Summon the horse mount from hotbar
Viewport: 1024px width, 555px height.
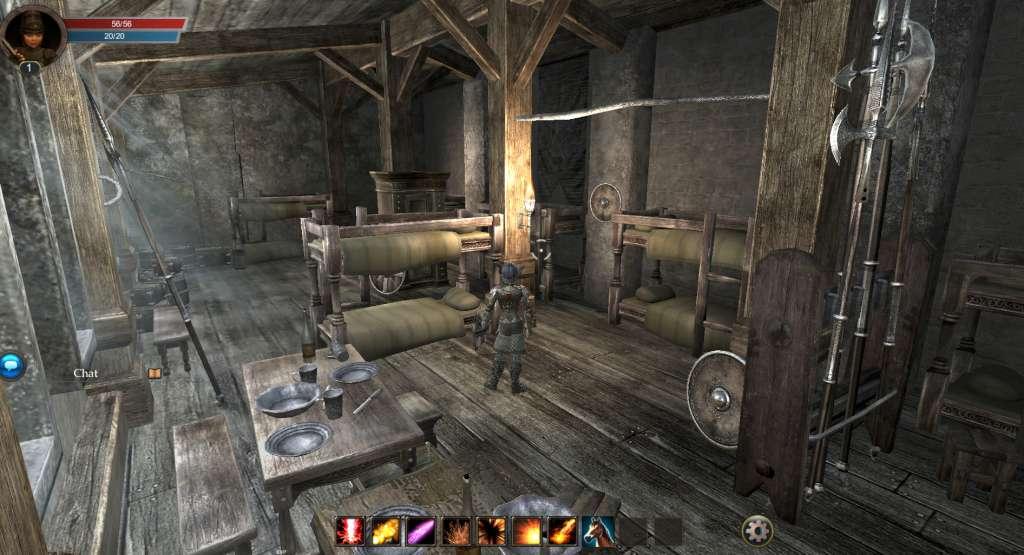pyautogui.click(x=598, y=530)
